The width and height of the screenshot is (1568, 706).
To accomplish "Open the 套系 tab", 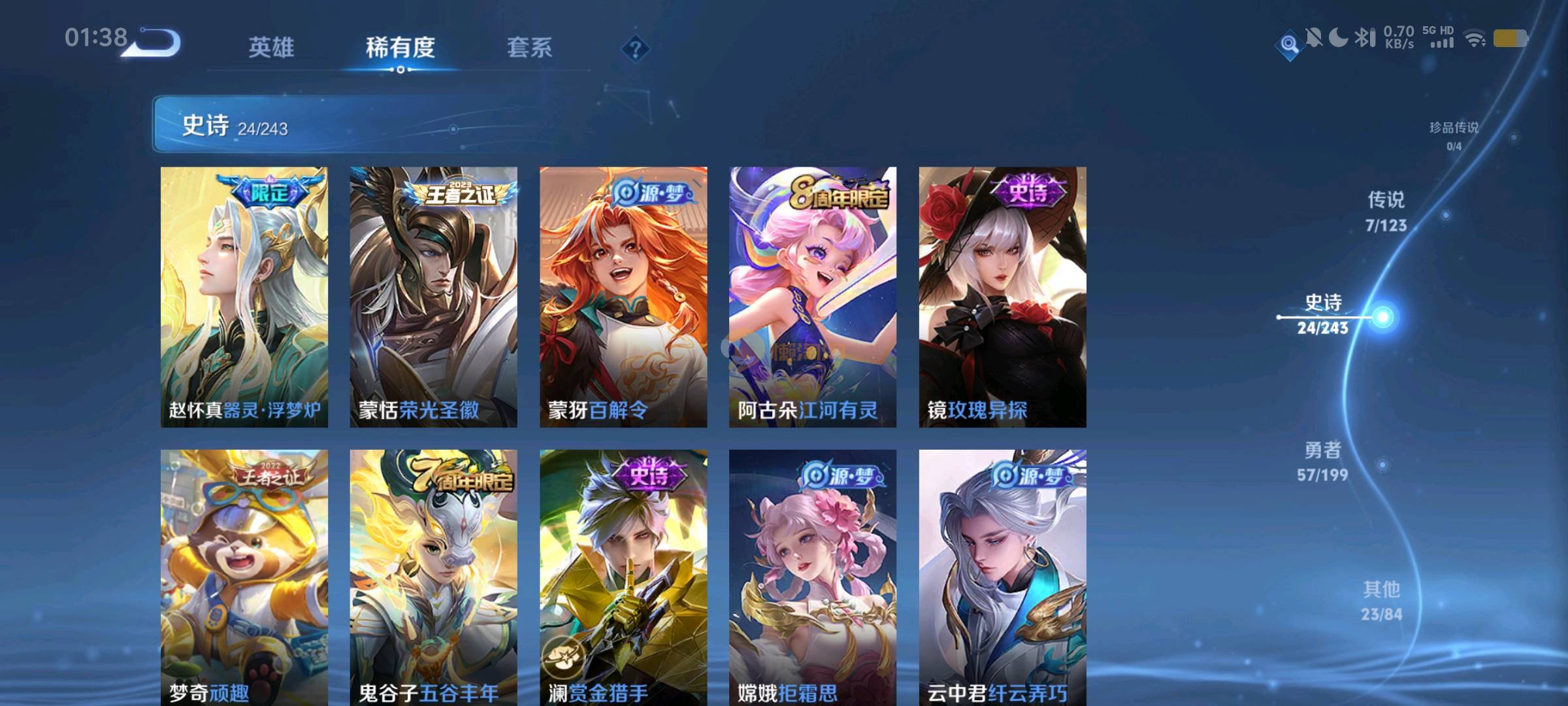I will (x=529, y=48).
